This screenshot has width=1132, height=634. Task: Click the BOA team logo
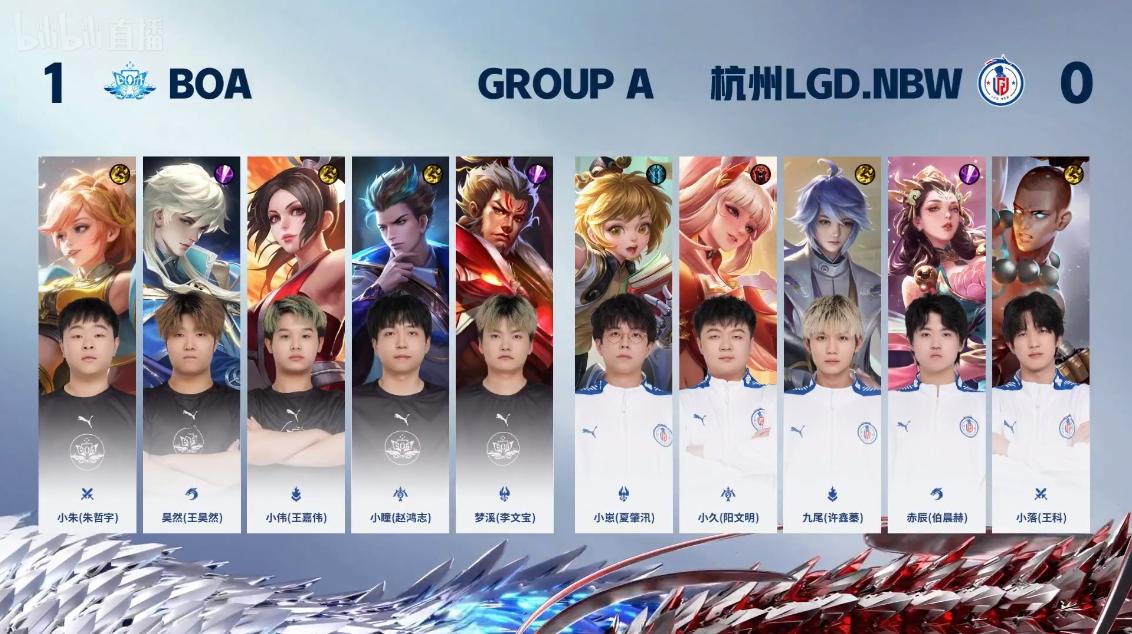point(129,84)
